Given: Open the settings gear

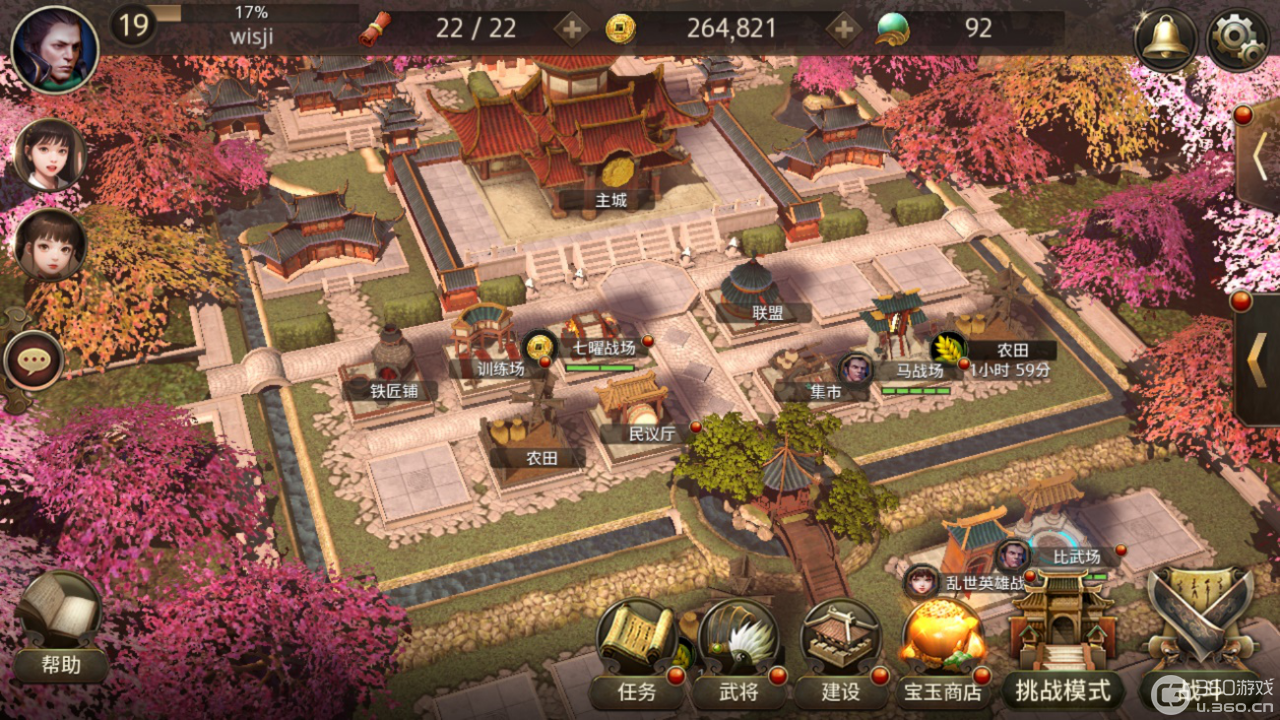Looking at the screenshot, I should [1238, 40].
